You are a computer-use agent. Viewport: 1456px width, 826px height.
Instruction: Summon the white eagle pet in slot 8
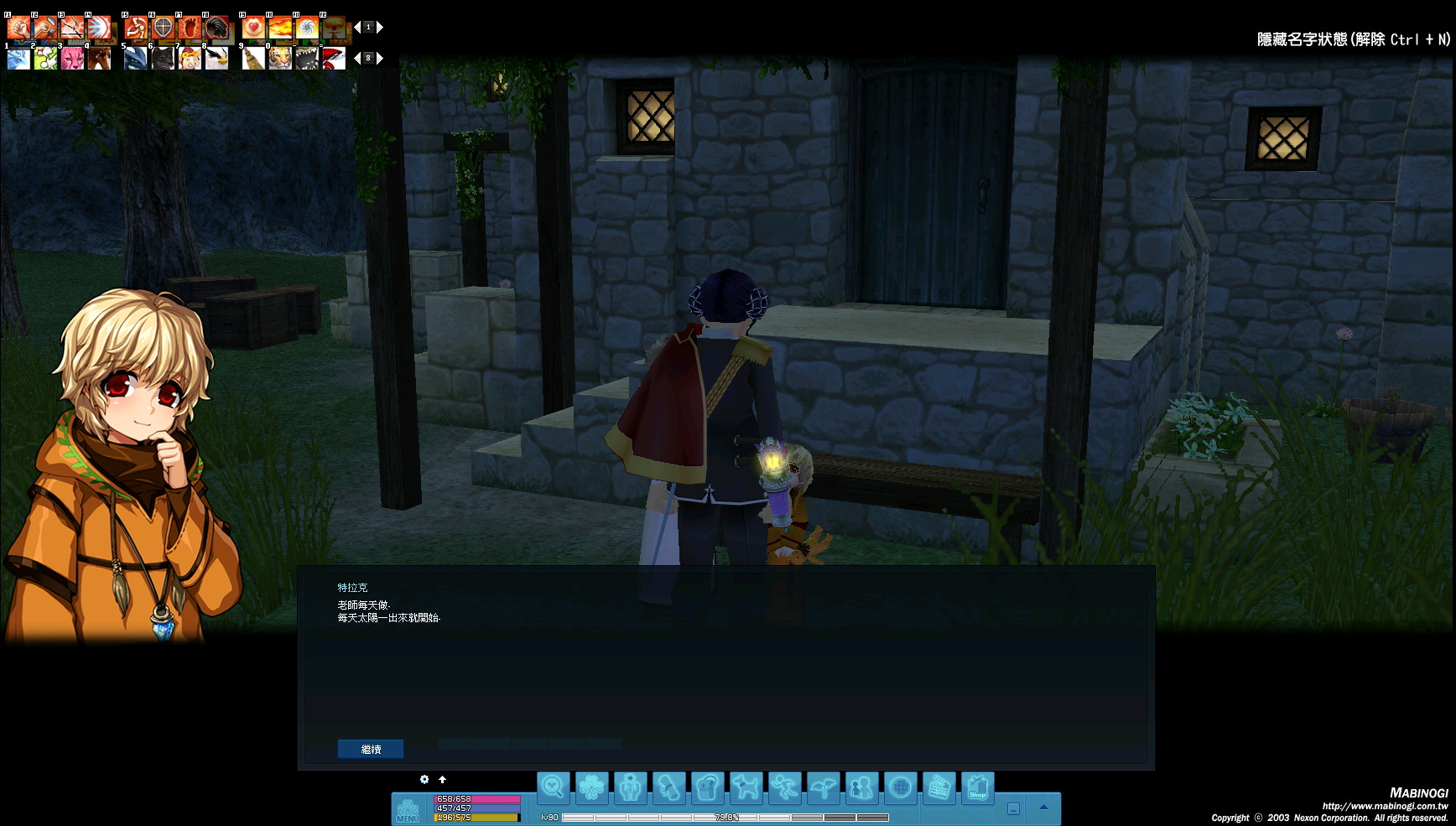216,58
